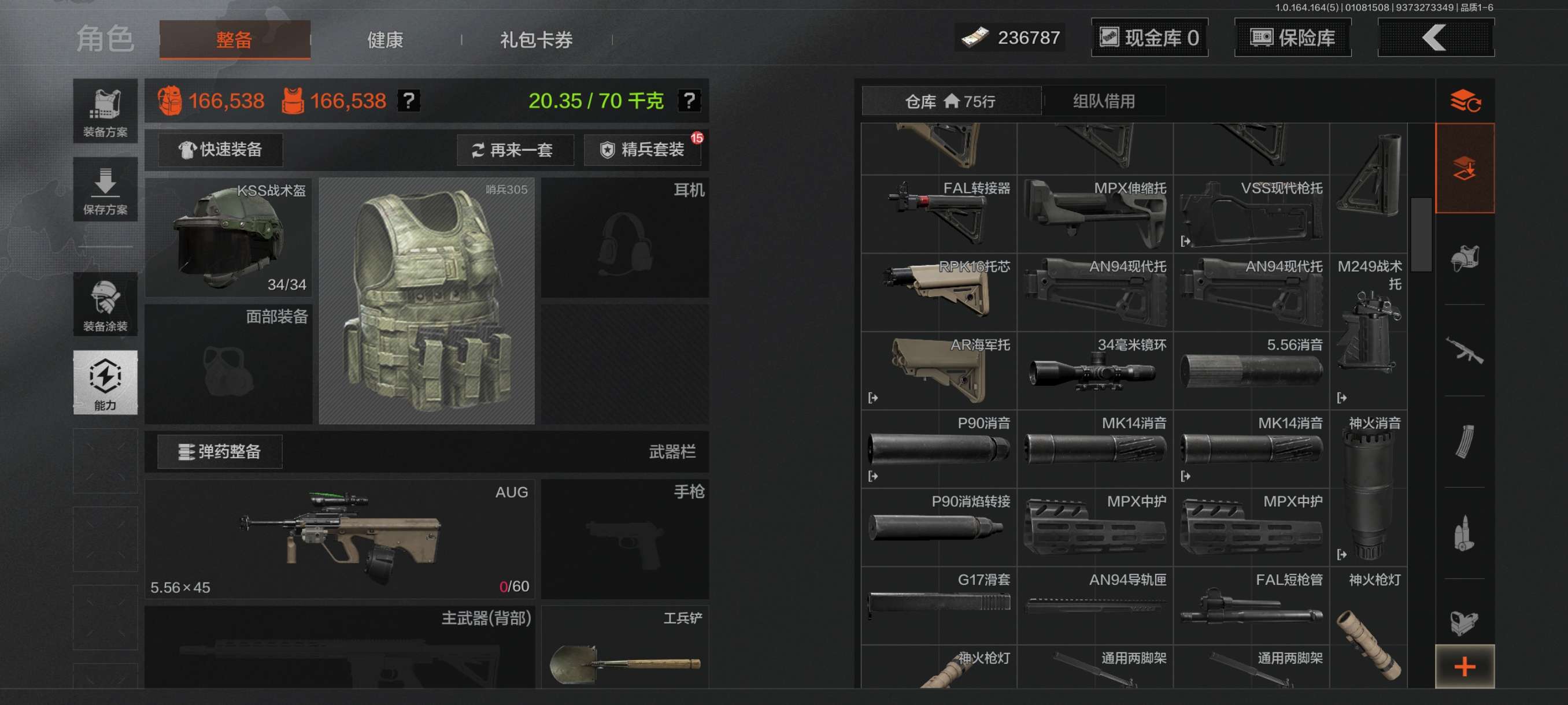The width and height of the screenshot is (1568, 705).
Task: Open 装备涂装 equipment skins
Action: (105, 304)
